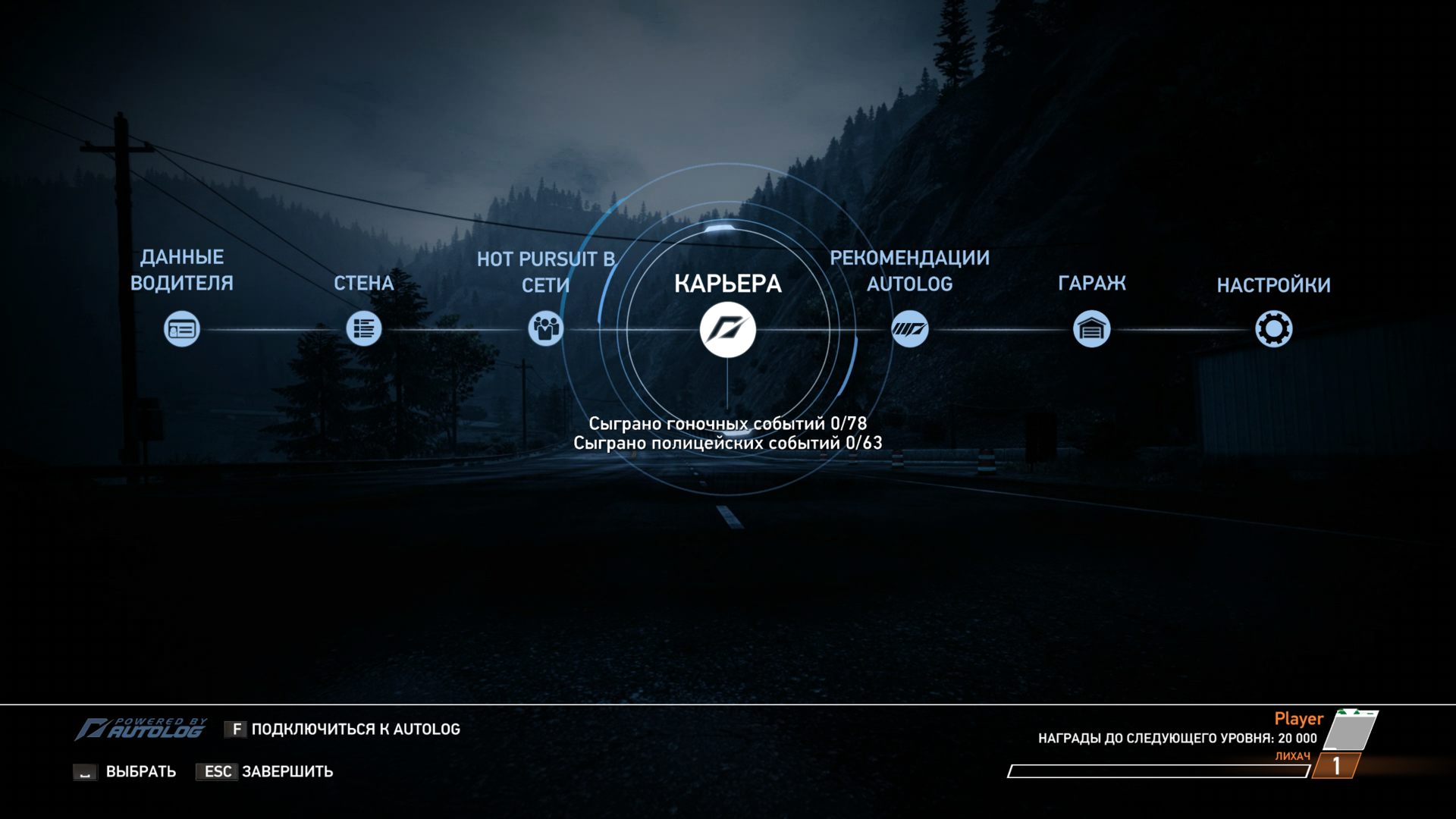1456x819 pixels.
Task: Open the Данные водителя menu
Action: pyautogui.click(x=182, y=329)
